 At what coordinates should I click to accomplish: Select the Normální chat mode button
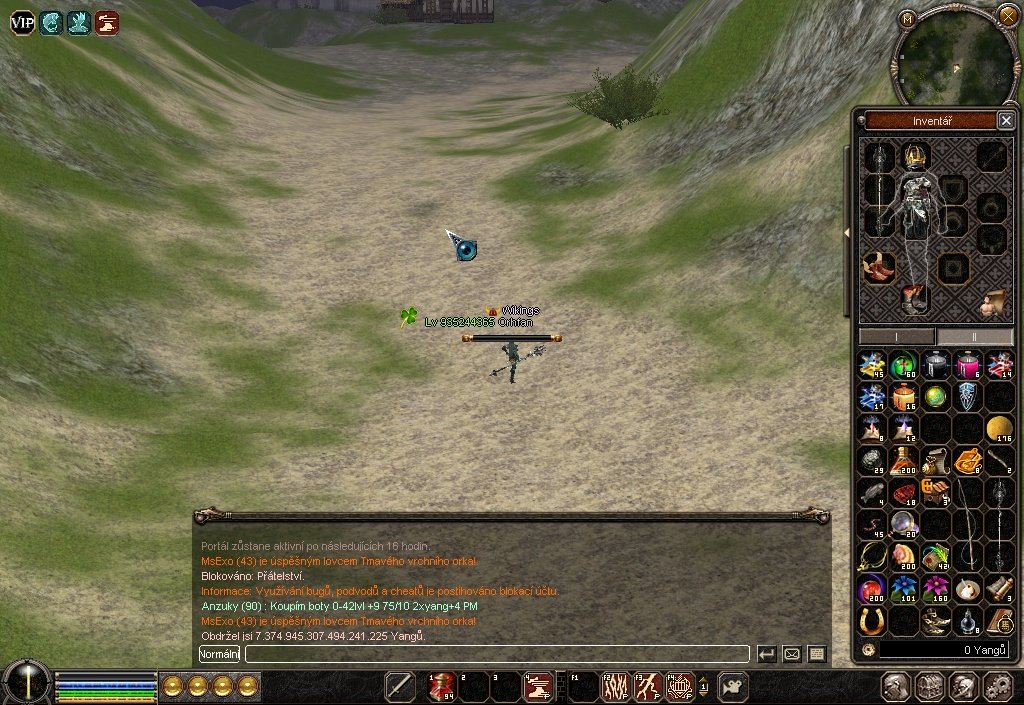[x=219, y=654]
